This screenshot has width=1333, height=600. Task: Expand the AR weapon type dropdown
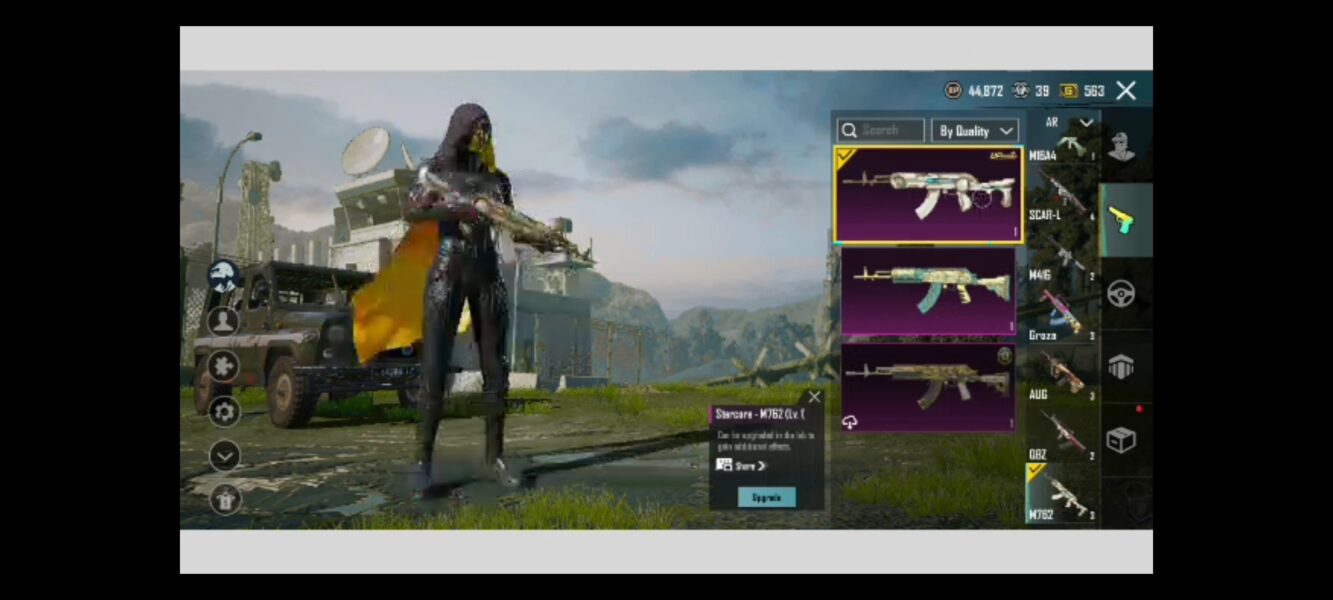(1064, 122)
